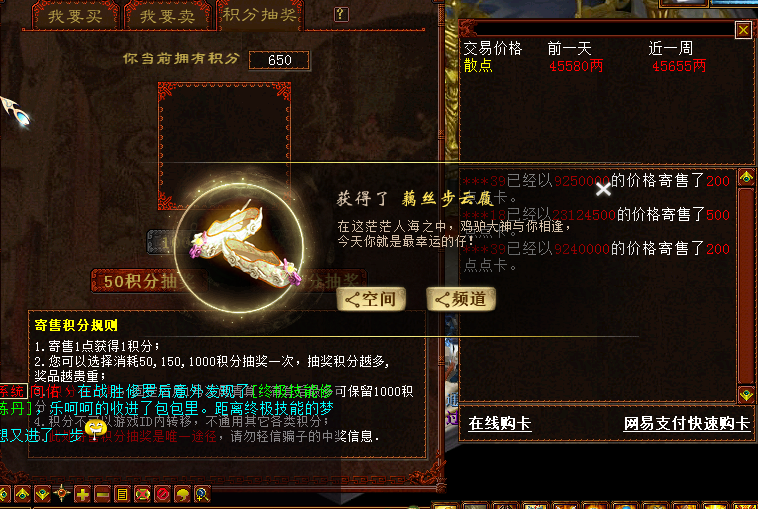The height and width of the screenshot is (509, 758).
Task: Dismiss the reward popup with the white X
Action: tap(602, 187)
